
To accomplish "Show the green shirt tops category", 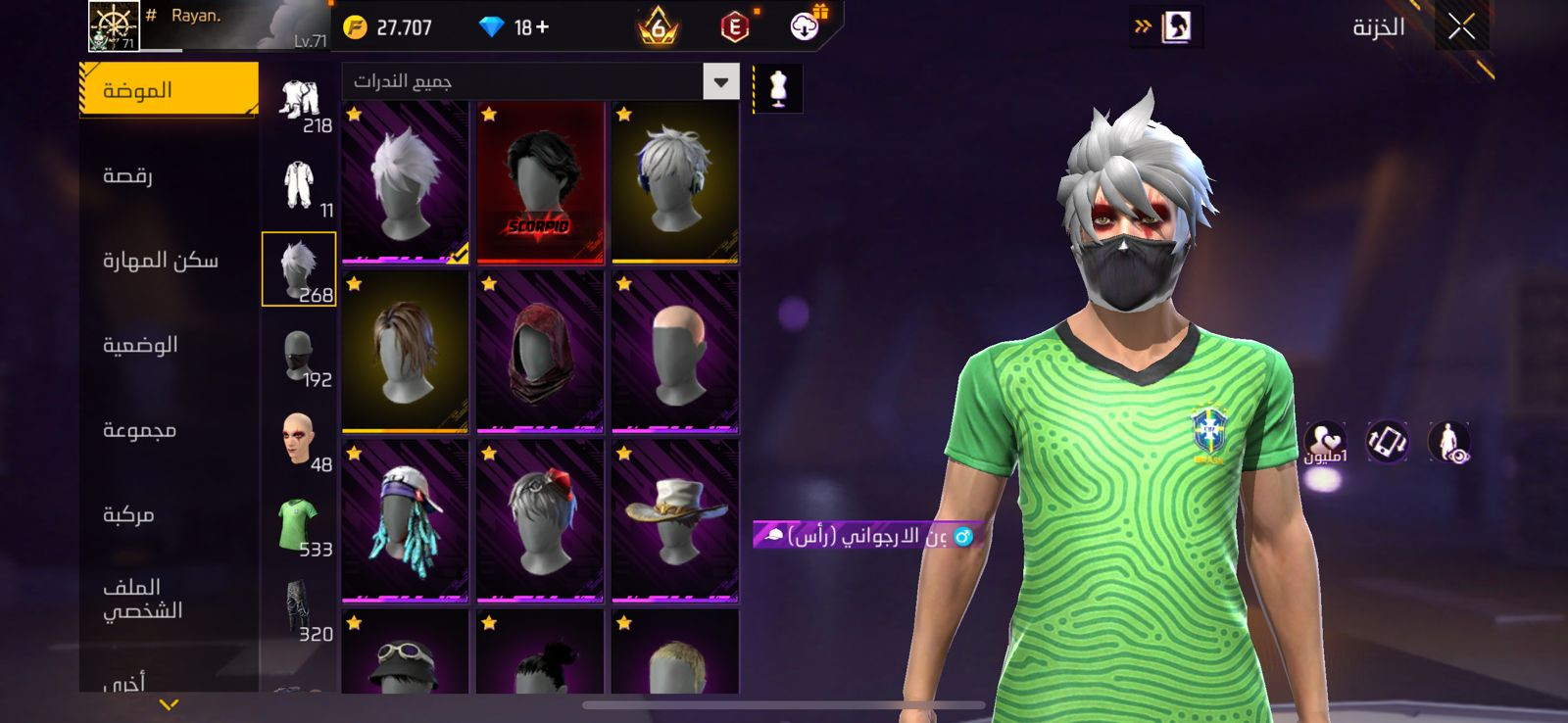I will [299, 524].
